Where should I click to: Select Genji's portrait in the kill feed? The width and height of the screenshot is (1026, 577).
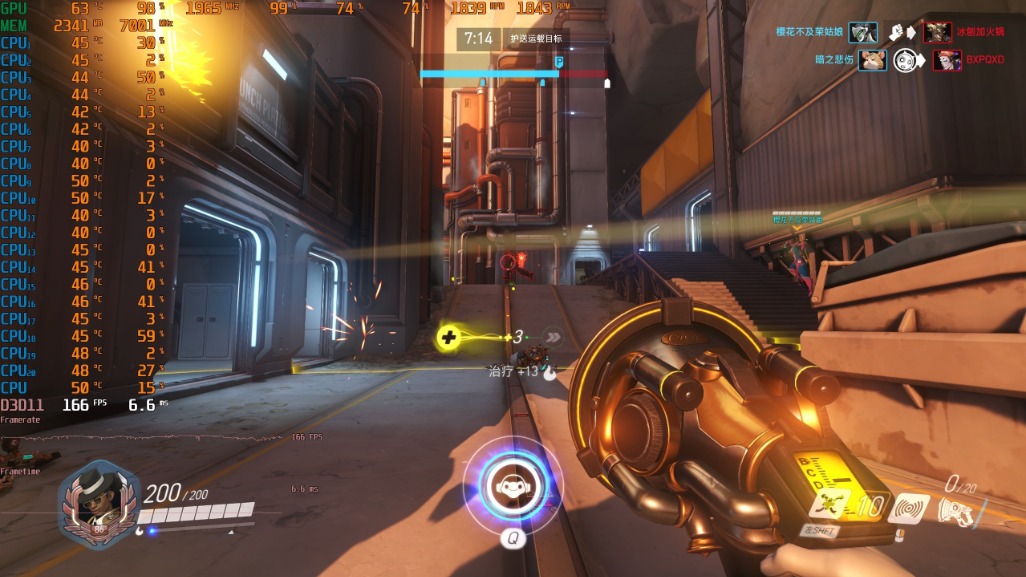[x=863, y=33]
